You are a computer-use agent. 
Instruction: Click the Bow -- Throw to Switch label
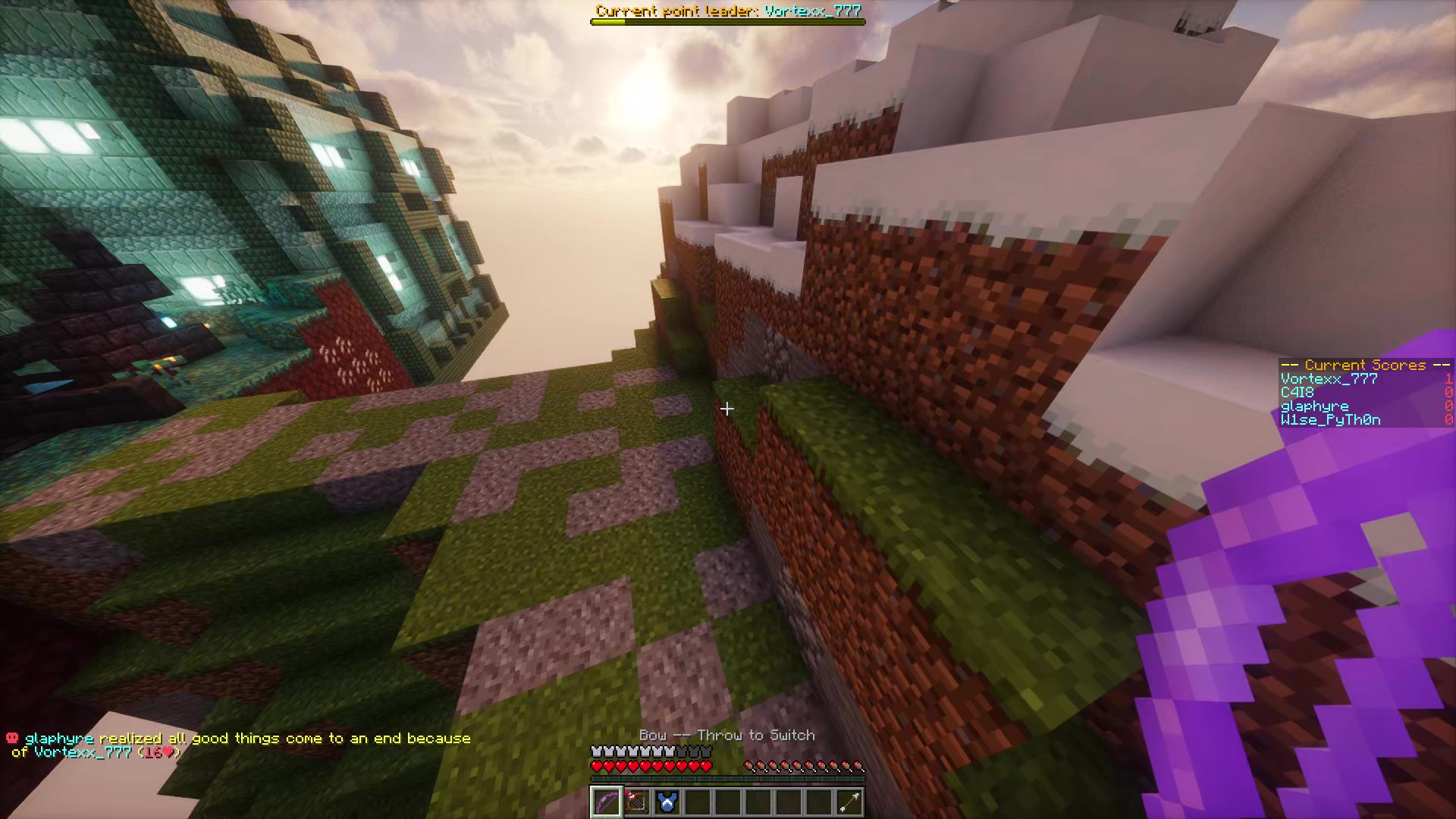click(x=727, y=735)
